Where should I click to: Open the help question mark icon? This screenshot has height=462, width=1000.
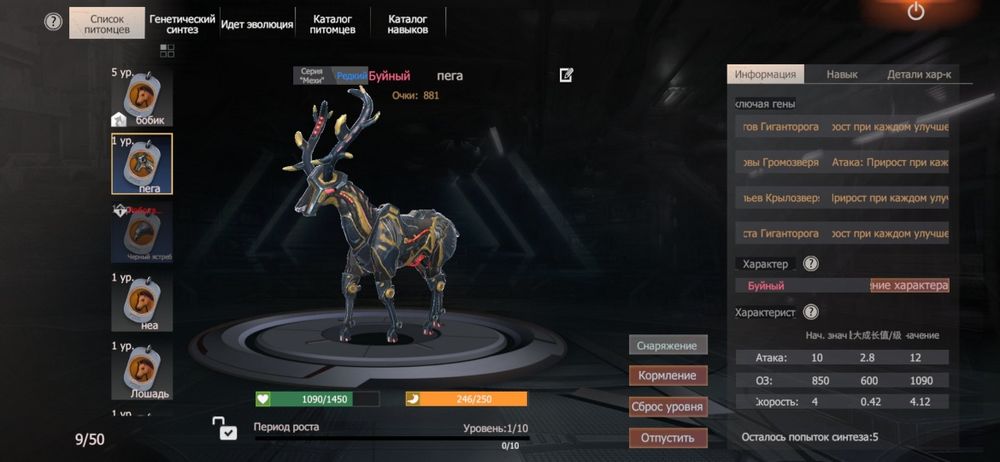pos(53,22)
